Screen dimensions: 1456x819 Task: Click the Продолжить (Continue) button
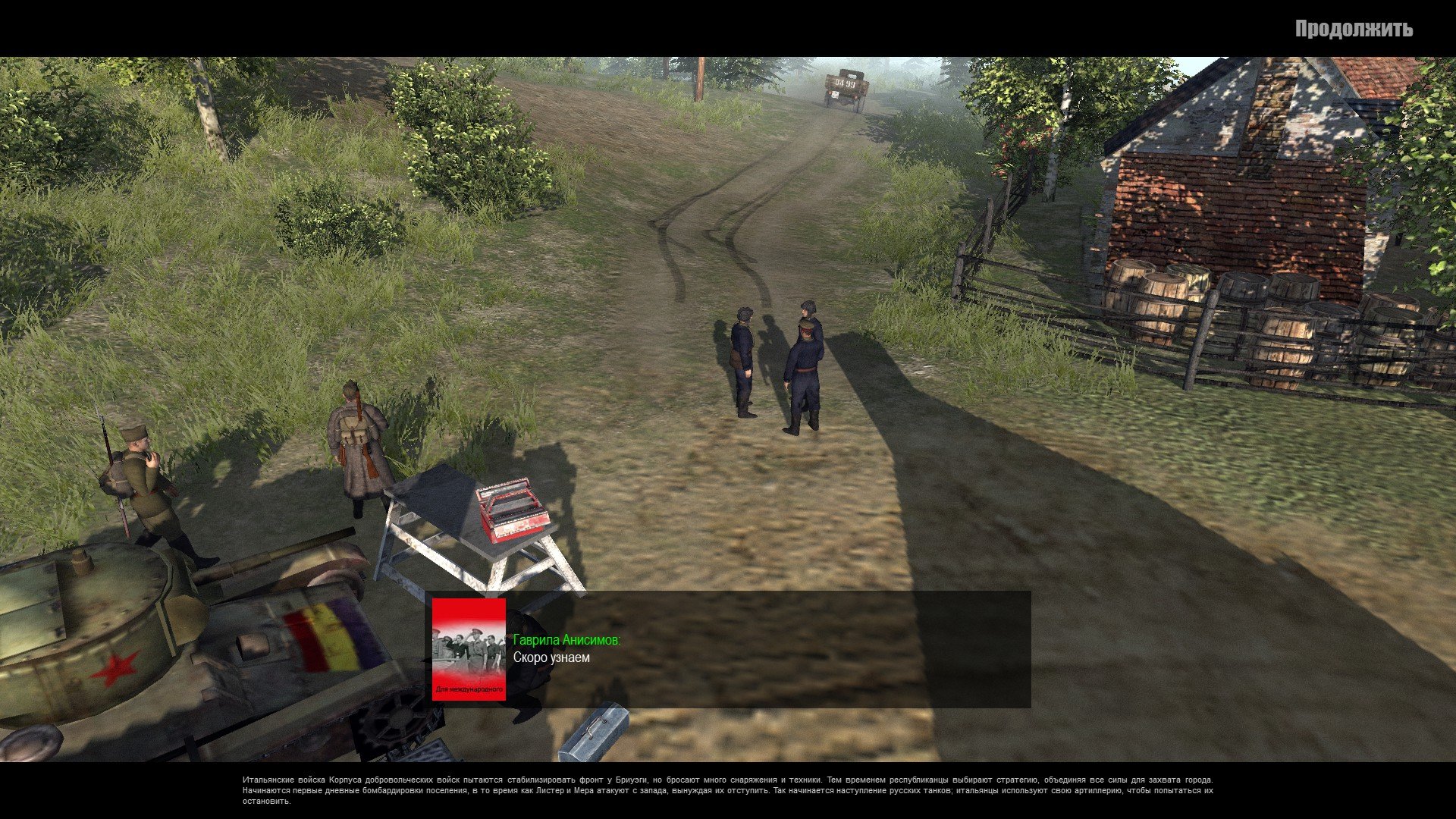point(1353,29)
